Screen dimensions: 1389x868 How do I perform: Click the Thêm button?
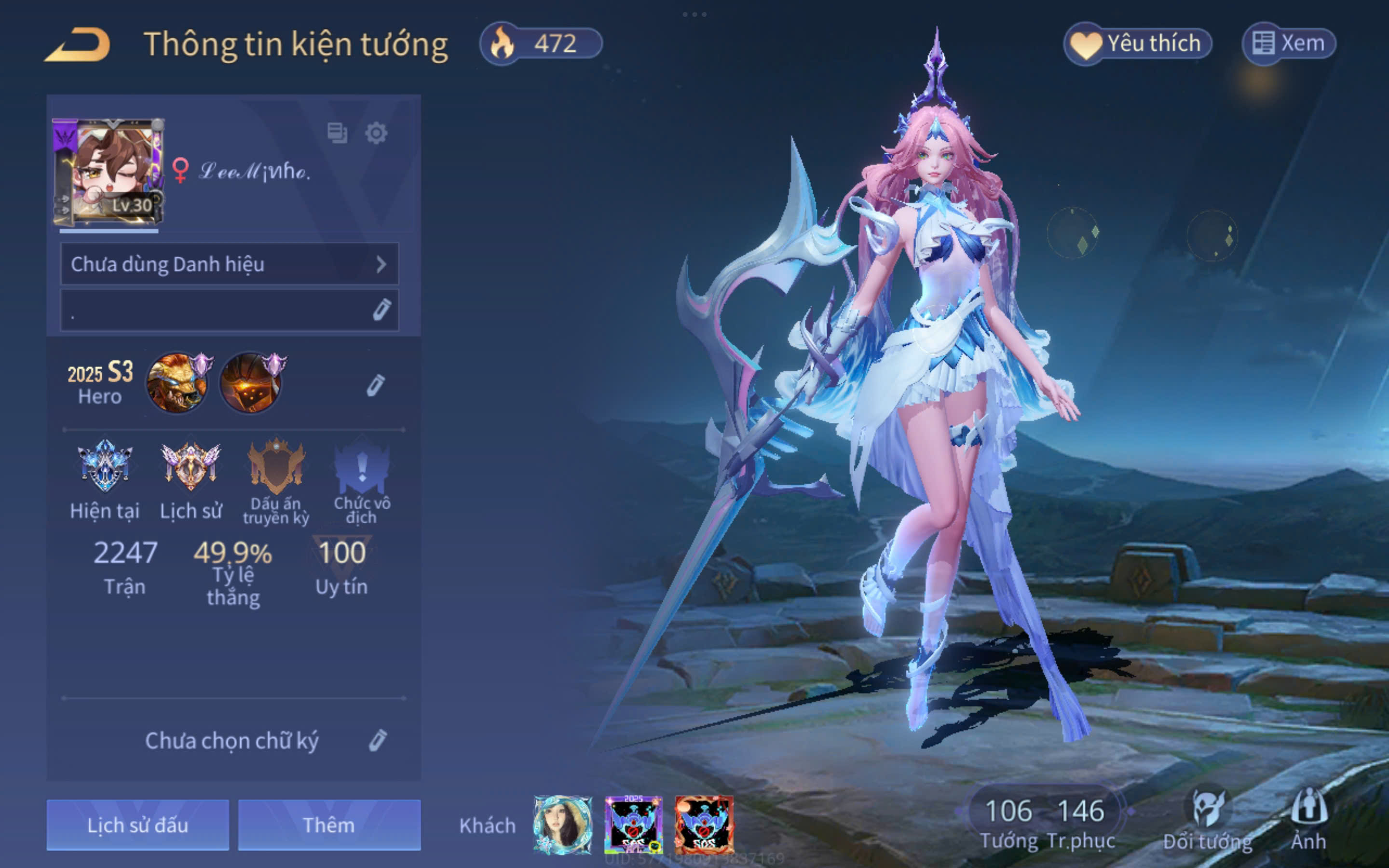329,825
